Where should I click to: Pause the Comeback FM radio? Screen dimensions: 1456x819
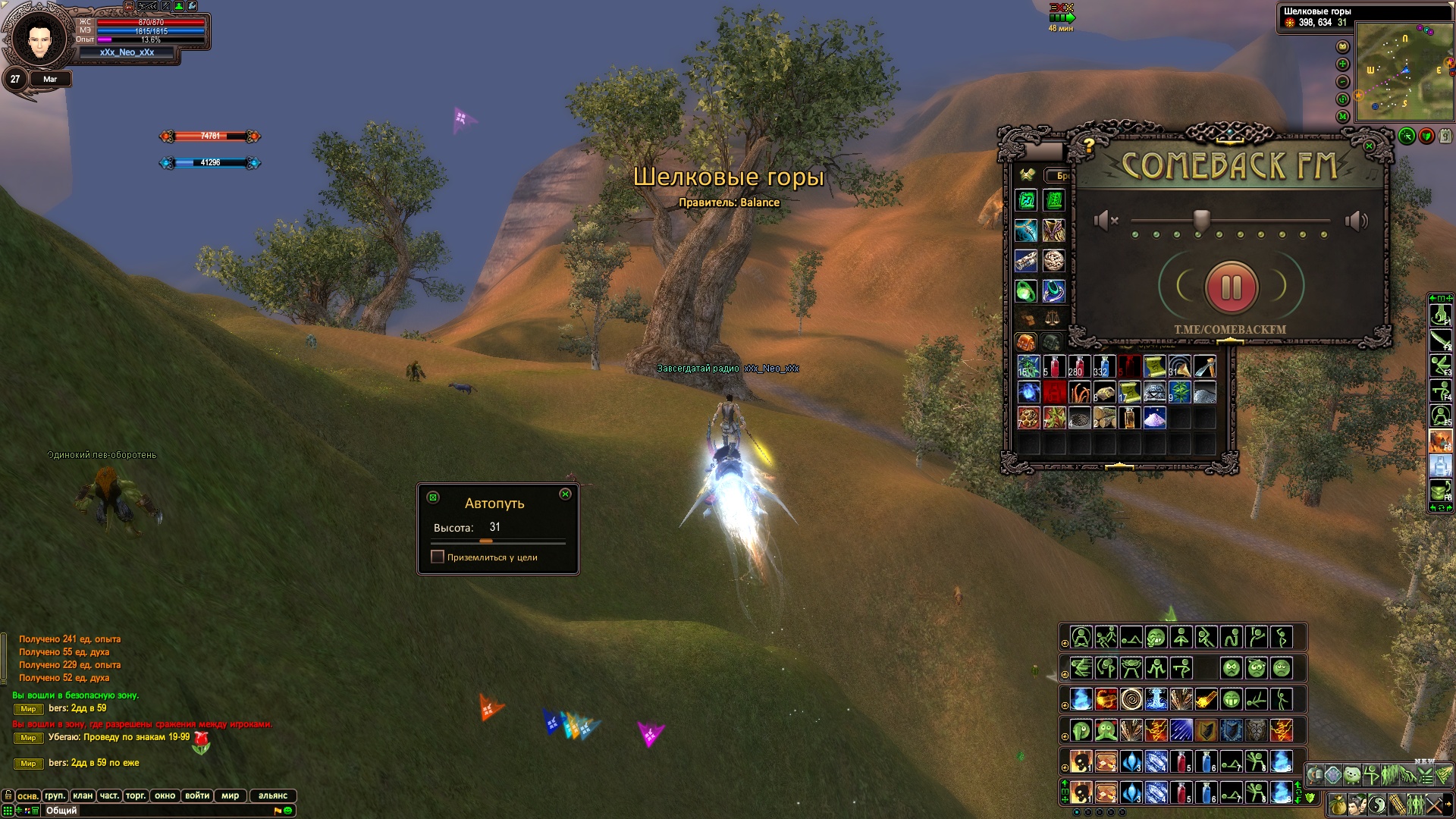click(1232, 287)
